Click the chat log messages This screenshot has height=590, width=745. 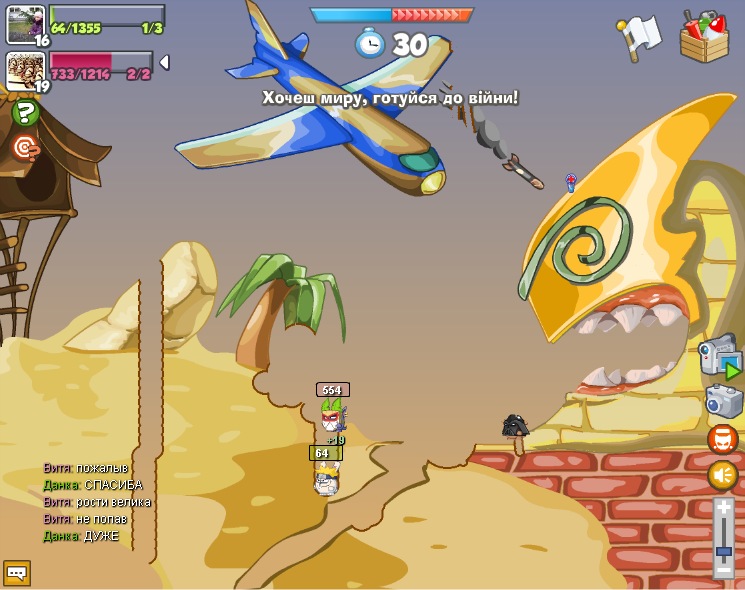[x=97, y=502]
